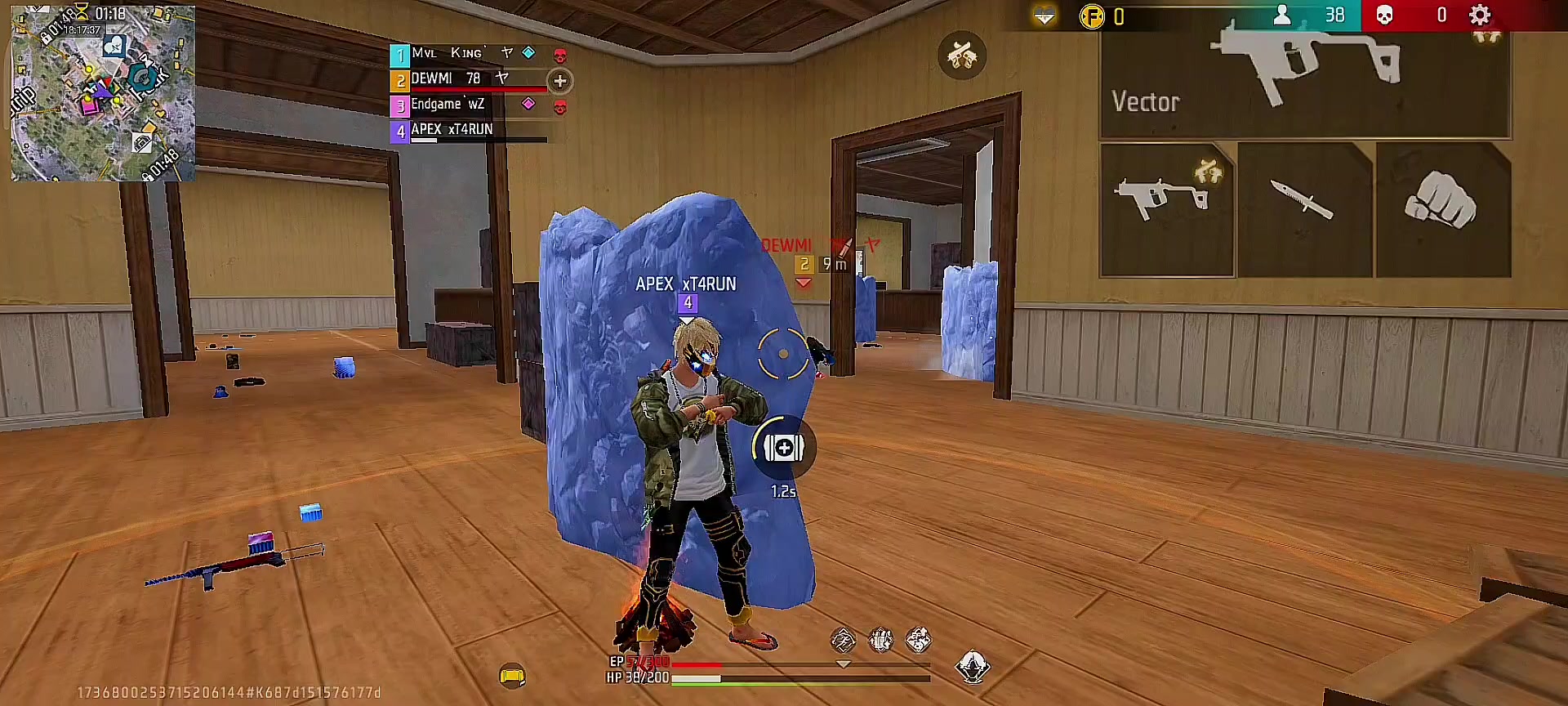Select APEX xT4RUN row in squad list
Viewport: 1568px width, 706px height.
coord(470,130)
